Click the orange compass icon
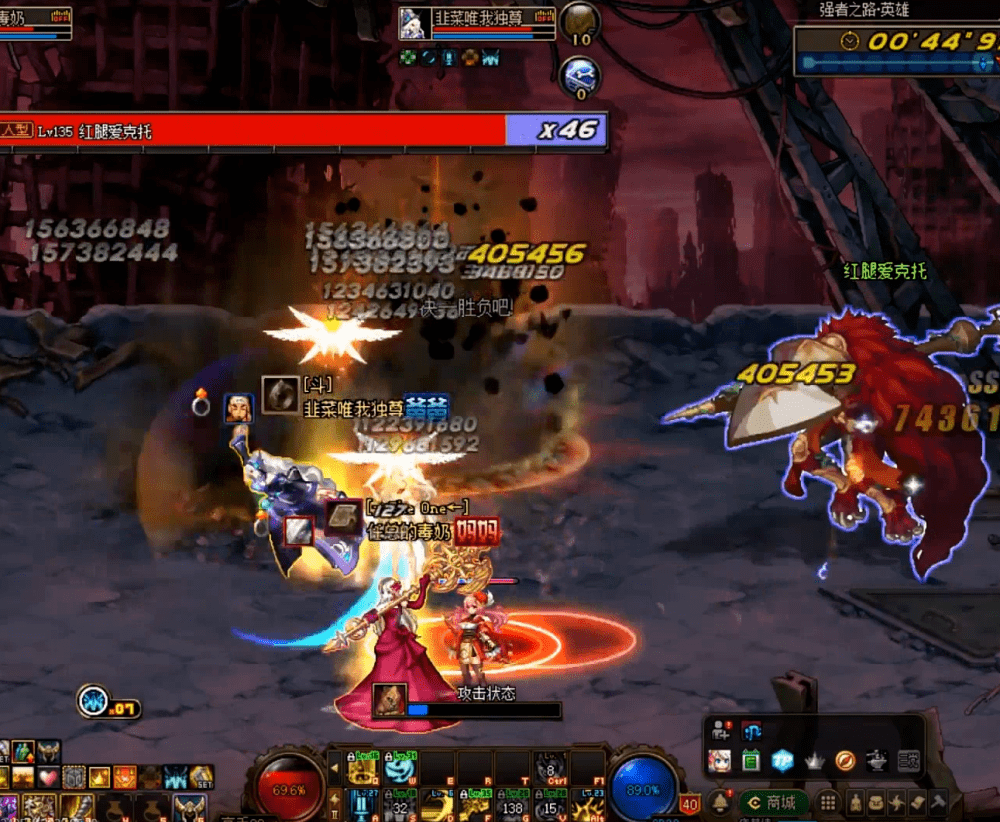 coord(845,761)
